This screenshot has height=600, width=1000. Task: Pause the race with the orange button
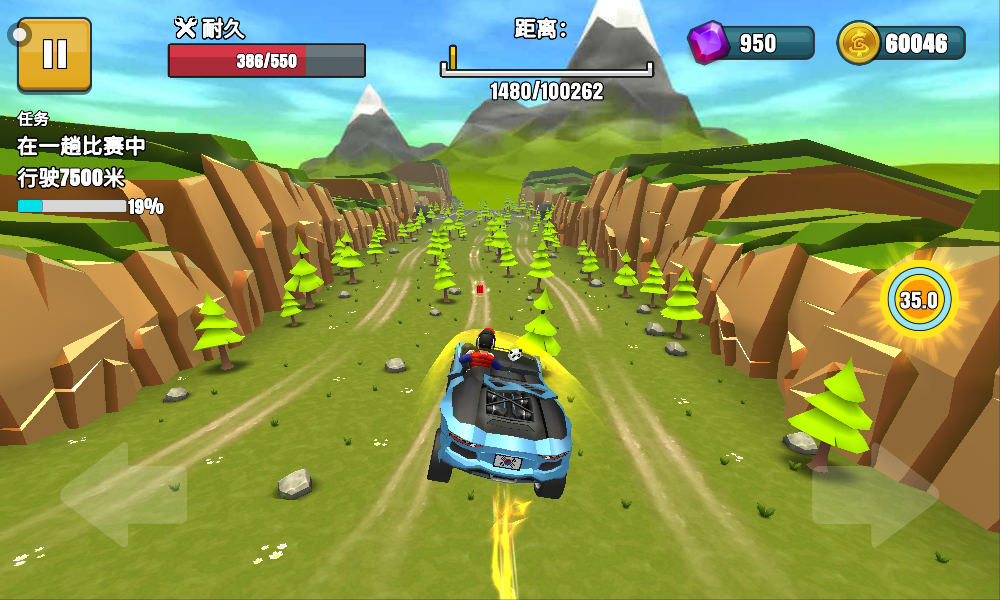click(x=54, y=54)
